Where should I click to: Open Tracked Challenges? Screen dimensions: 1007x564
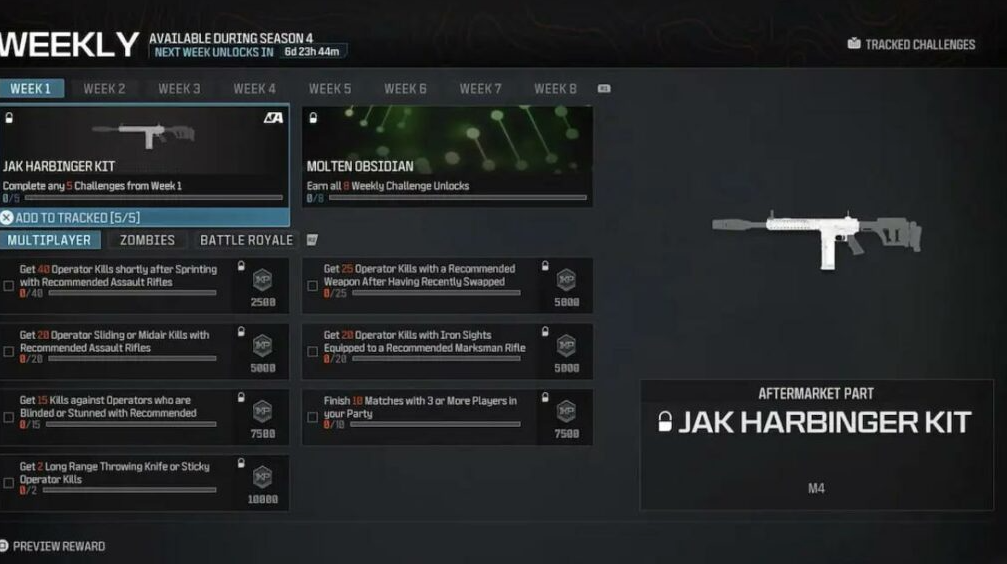[910, 44]
